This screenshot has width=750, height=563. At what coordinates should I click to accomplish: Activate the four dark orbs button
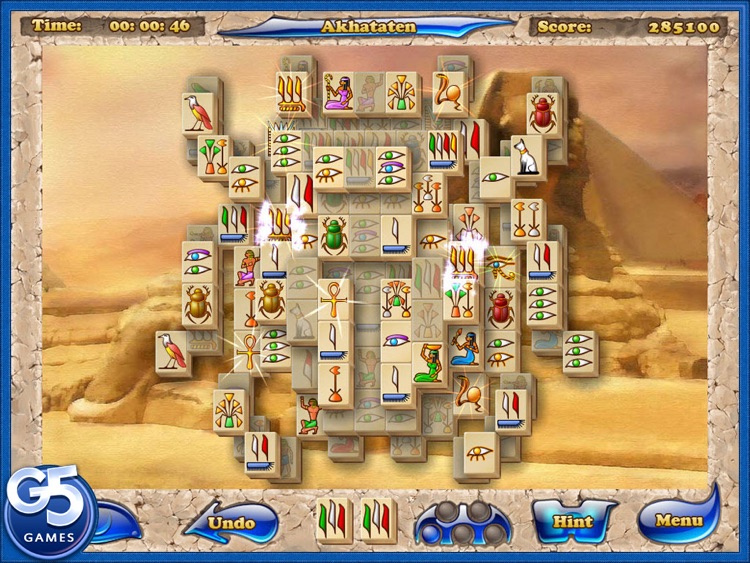click(461, 521)
